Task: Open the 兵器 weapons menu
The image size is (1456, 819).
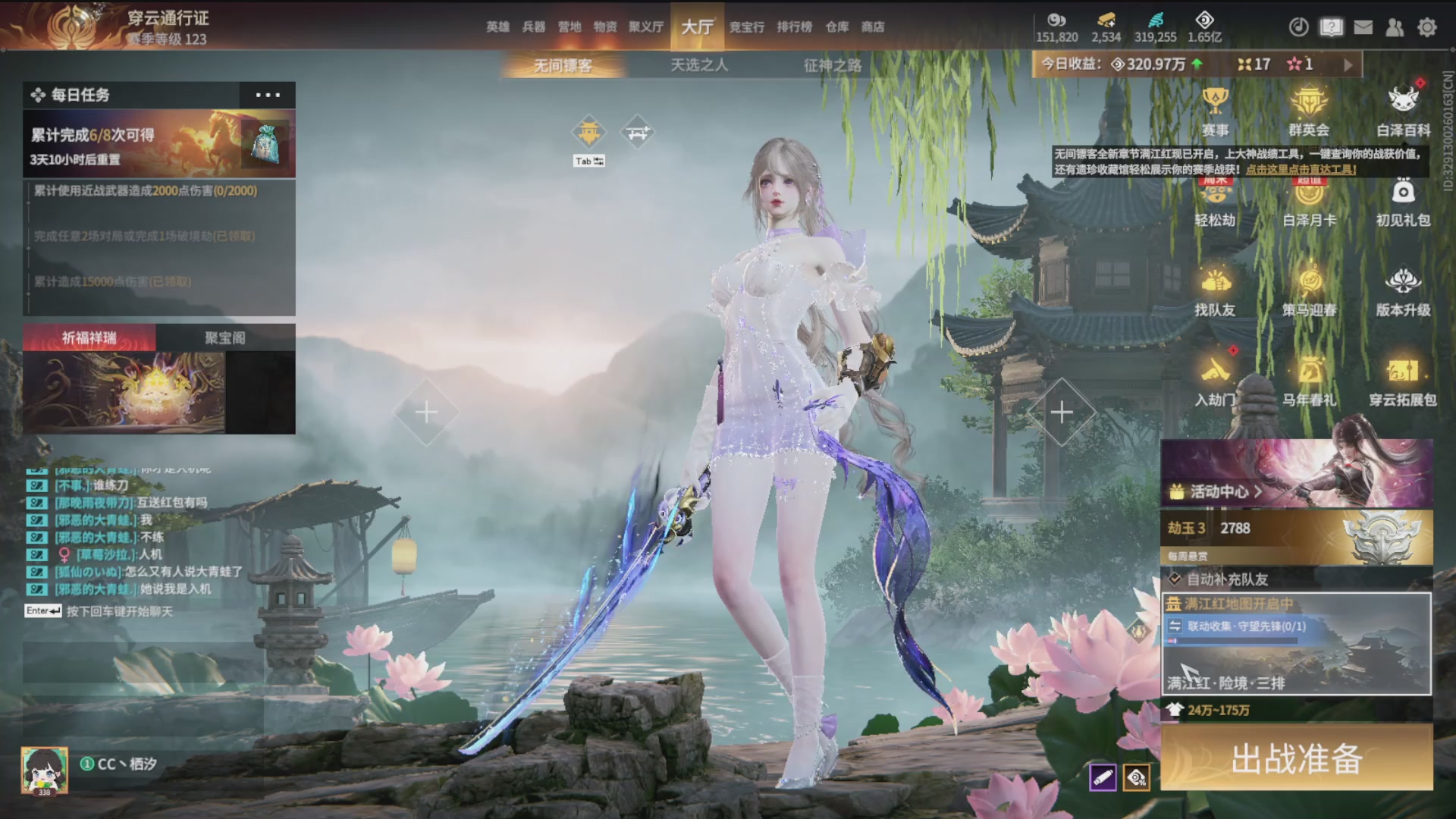Action: coord(534,27)
